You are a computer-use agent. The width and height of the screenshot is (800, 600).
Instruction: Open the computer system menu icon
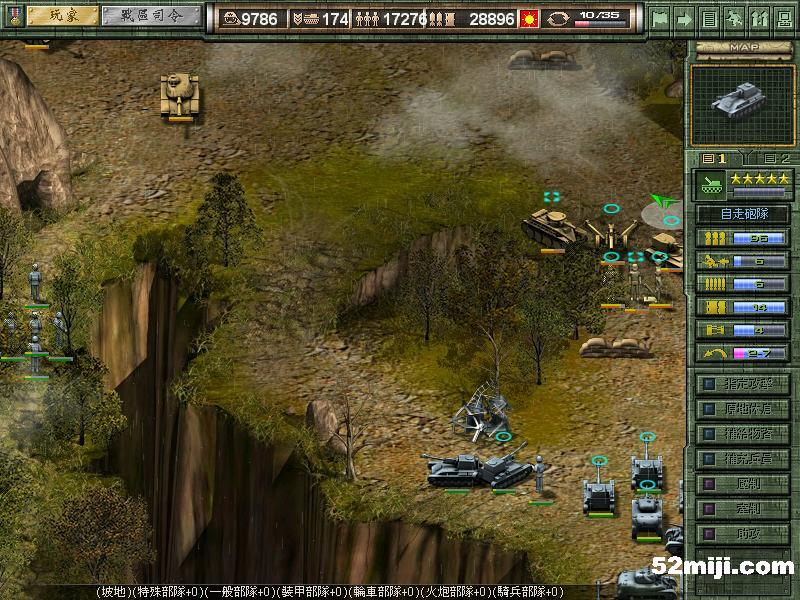point(783,18)
